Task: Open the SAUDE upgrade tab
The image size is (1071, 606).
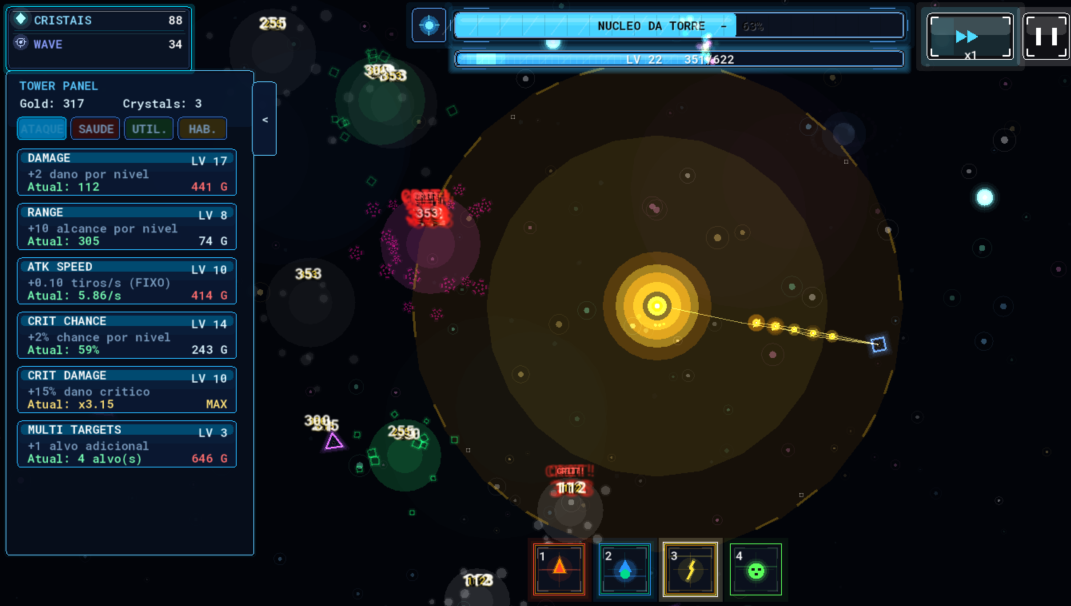Action: click(x=95, y=129)
